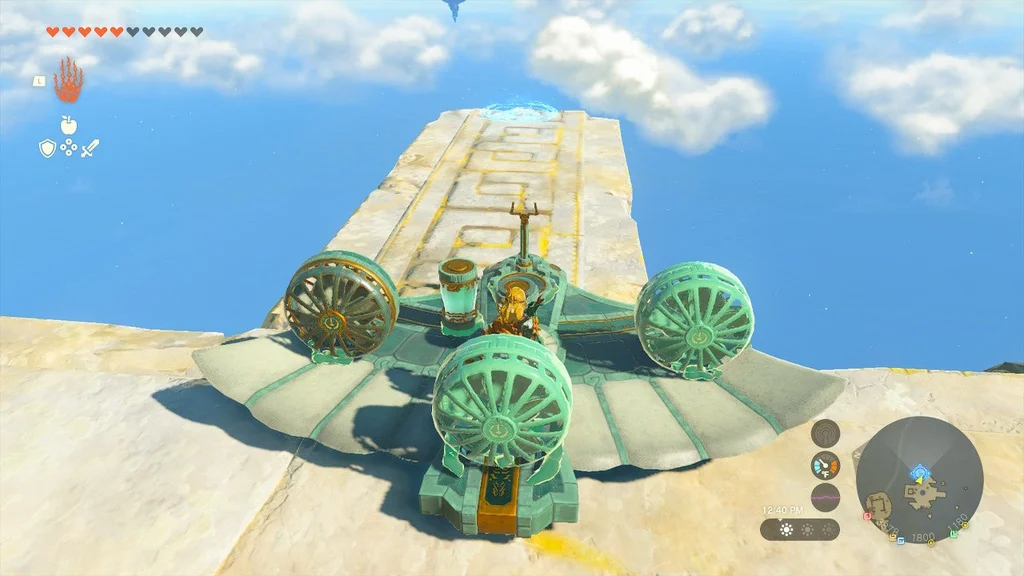
Task: Open the shield quick-select icon
Action: pyautogui.click(x=47, y=148)
